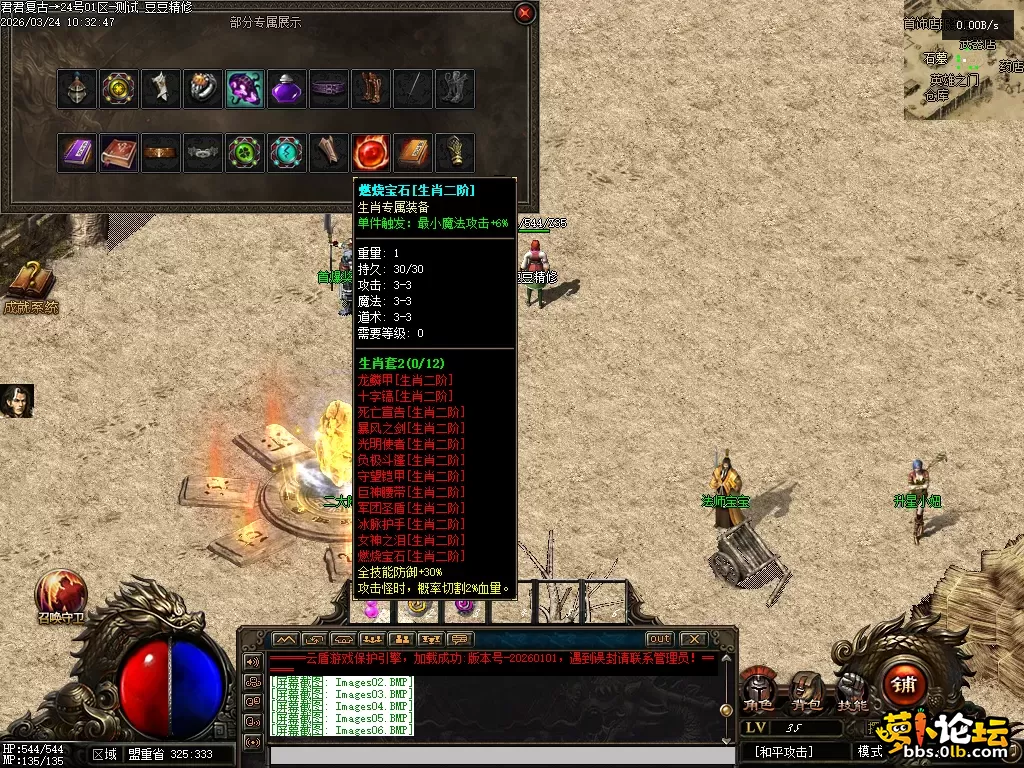1024x768 pixels.
Task: Select the burning red gem 燃烧宝石 slot
Action: (x=371, y=153)
